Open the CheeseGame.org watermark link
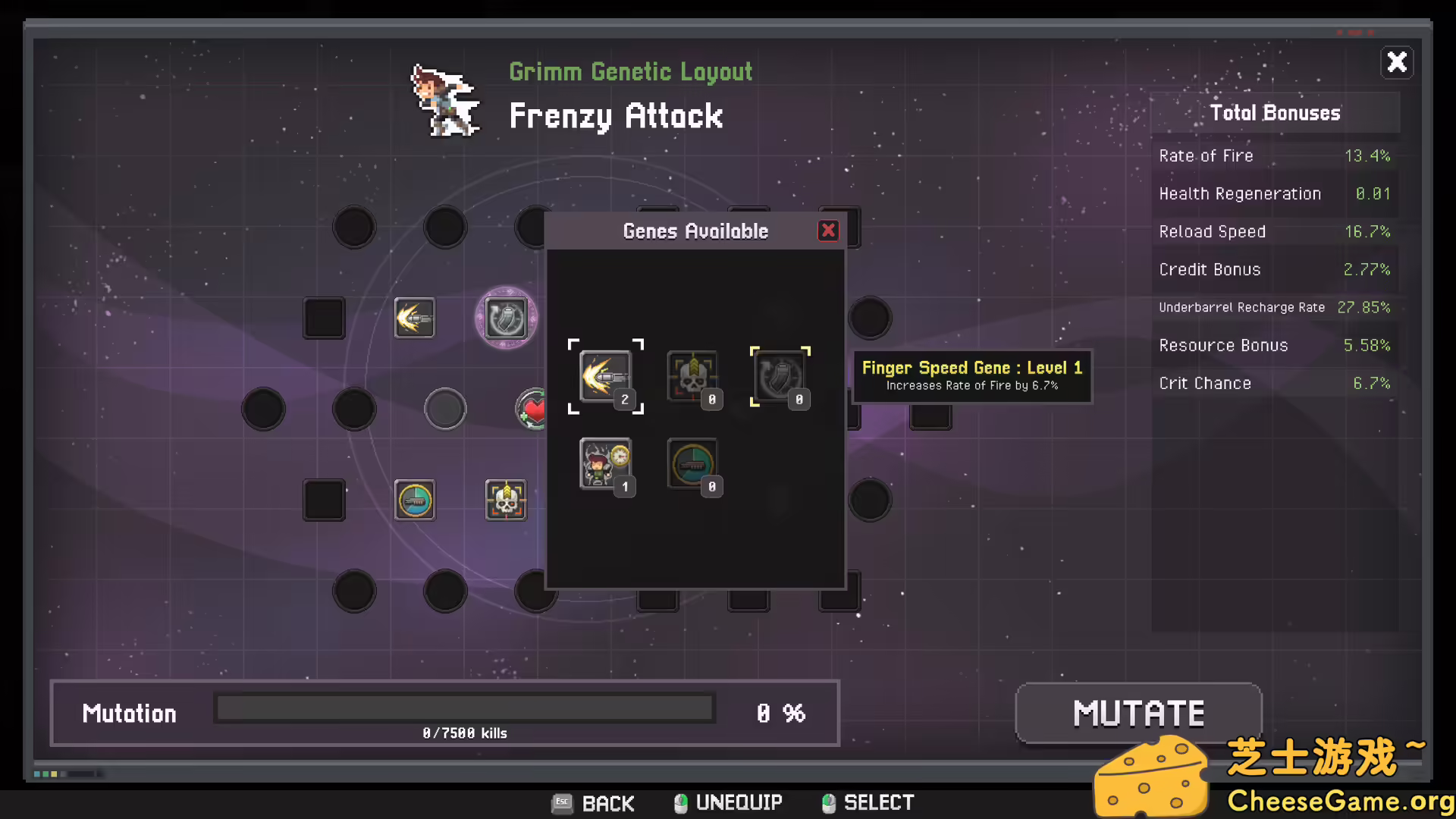The height and width of the screenshot is (819, 1456). (1338, 801)
